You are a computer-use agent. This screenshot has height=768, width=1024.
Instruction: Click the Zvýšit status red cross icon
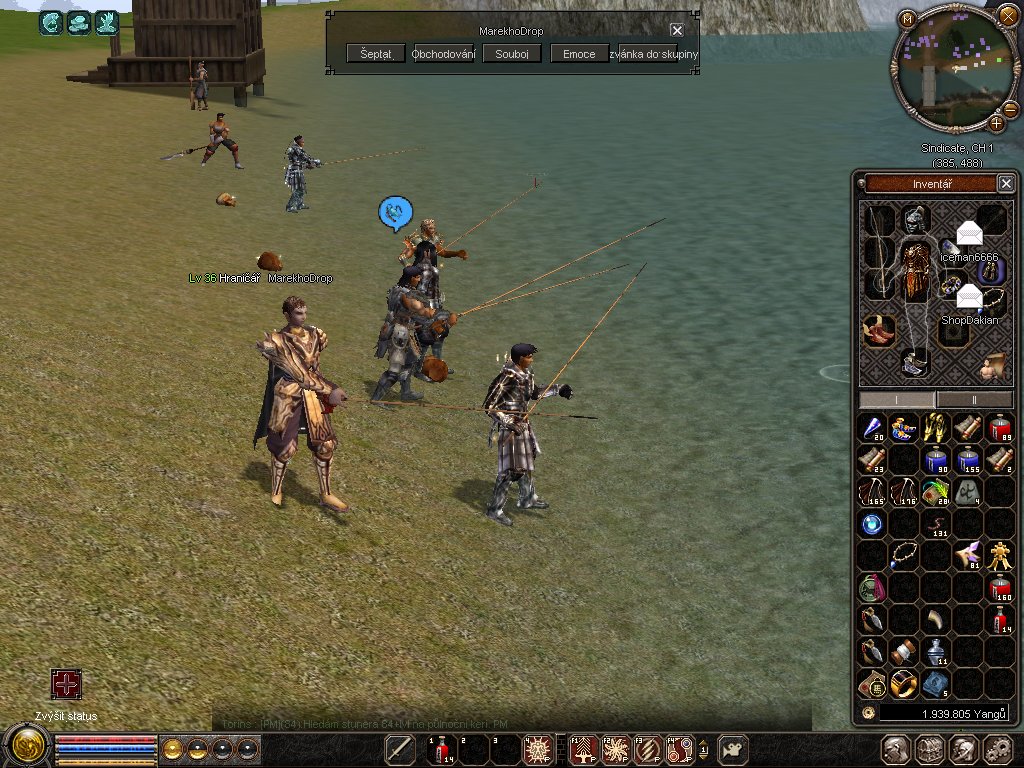click(x=66, y=685)
